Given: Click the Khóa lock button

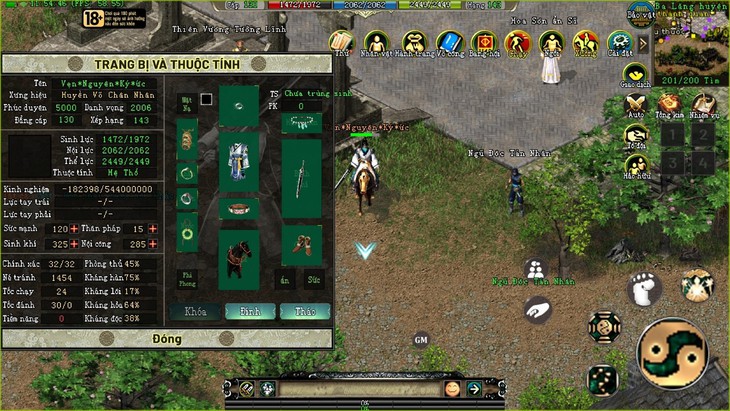Looking at the screenshot, I should [x=196, y=311].
